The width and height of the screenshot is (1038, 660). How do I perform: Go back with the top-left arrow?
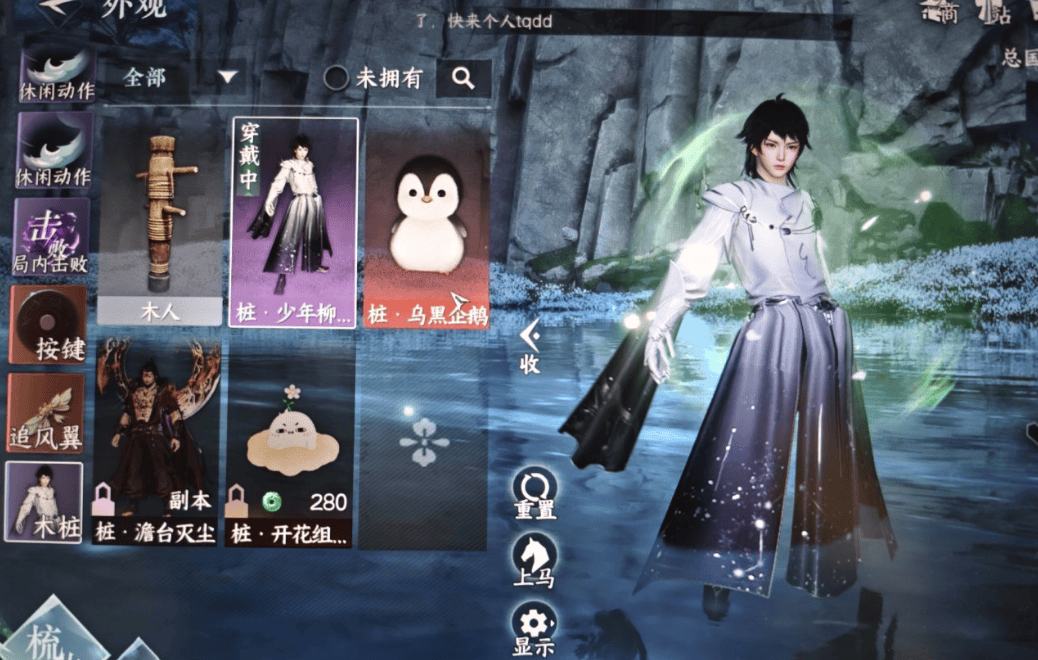[60, 8]
